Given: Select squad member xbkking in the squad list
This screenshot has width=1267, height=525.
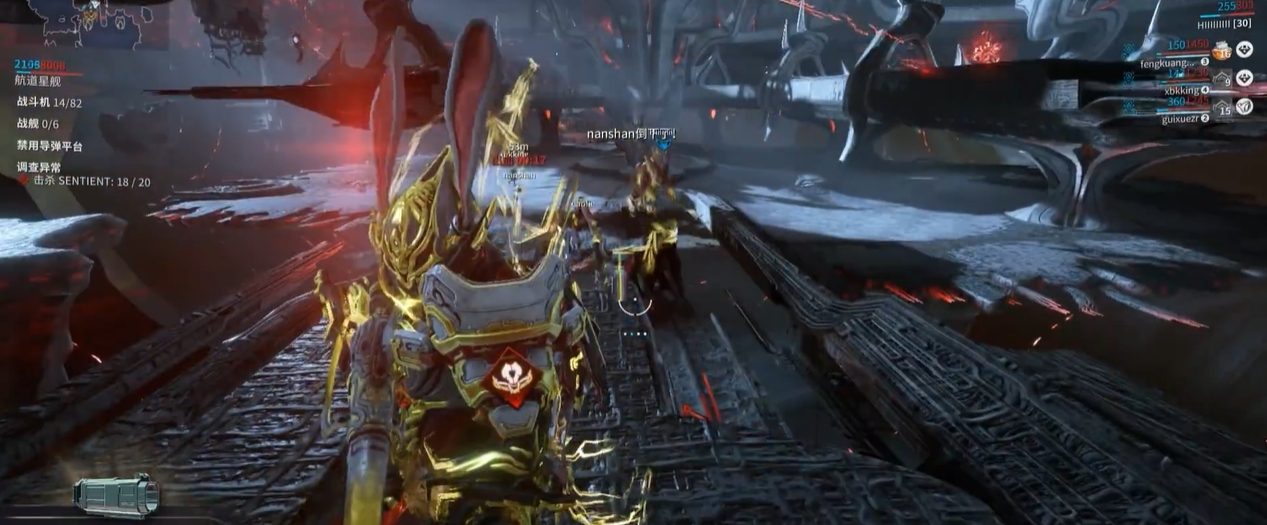Looking at the screenshot, I should pos(1181,90).
